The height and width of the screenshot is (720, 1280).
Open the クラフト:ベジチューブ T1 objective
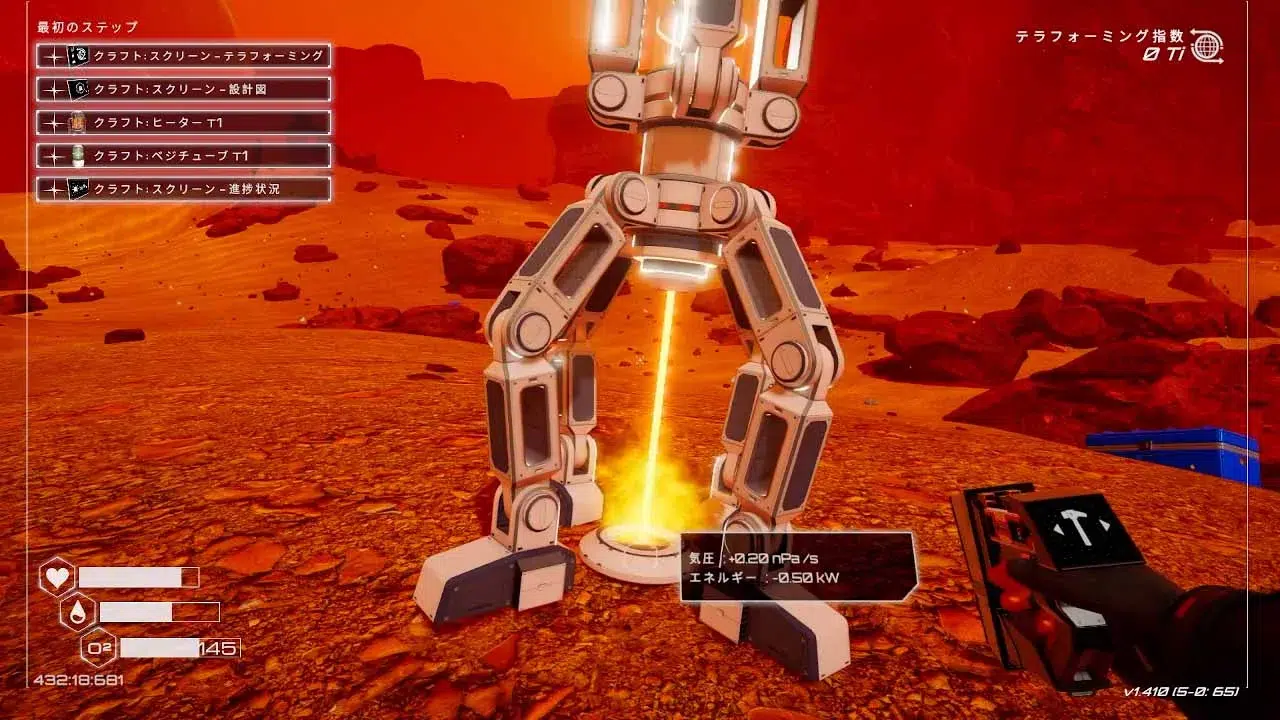[184, 155]
